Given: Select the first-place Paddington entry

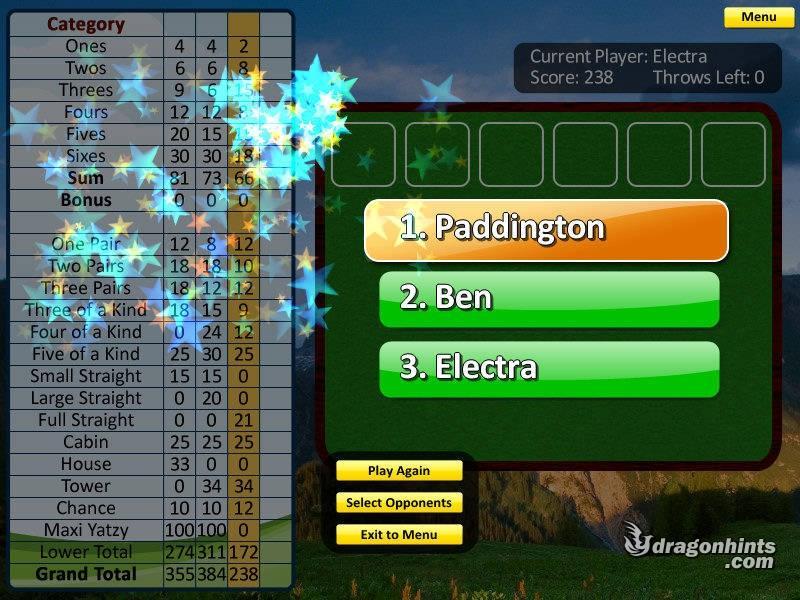Looking at the screenshot, I should 546,229.
